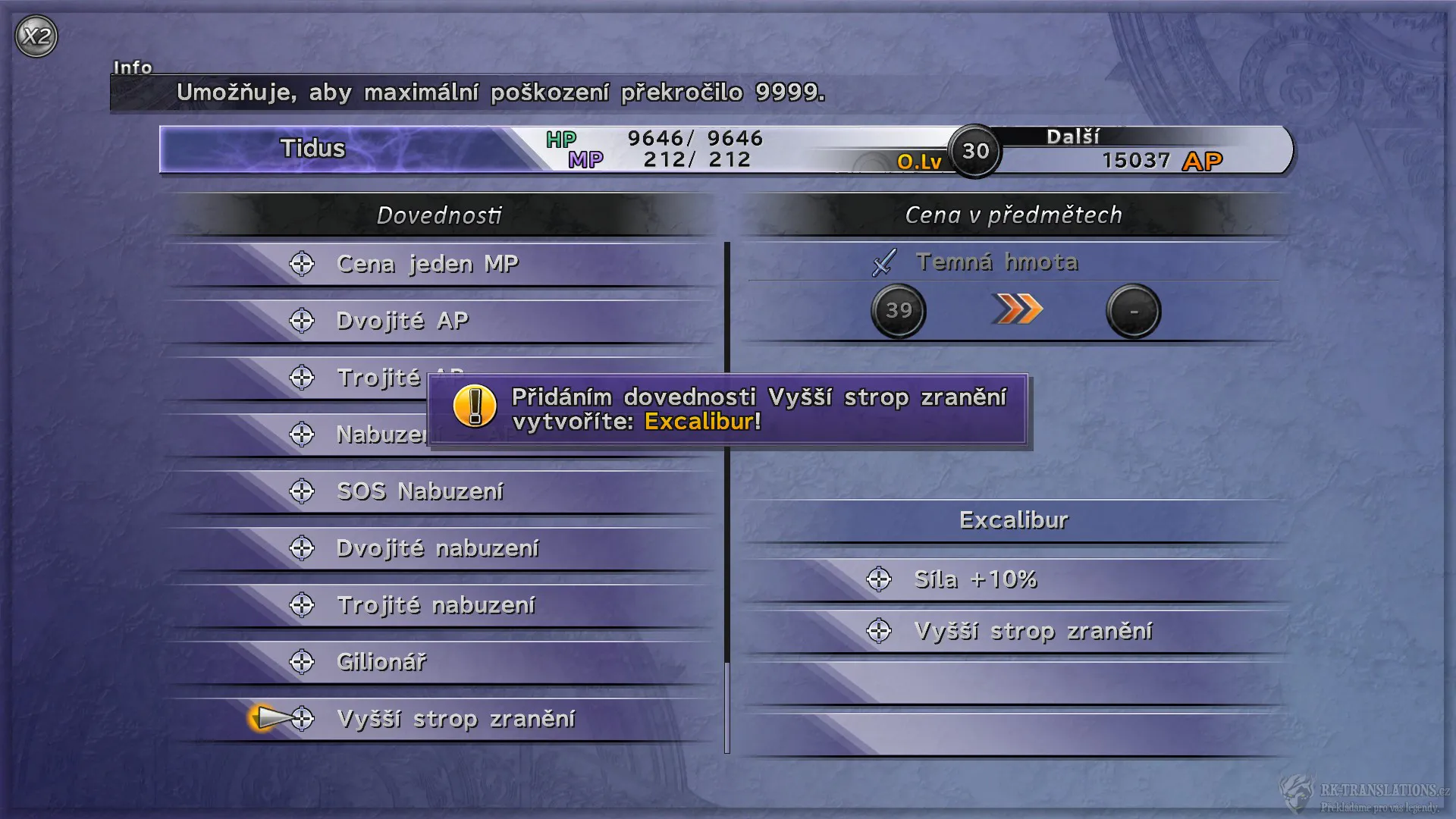Image resolution: width=1456 pixels, height=819 pixels.
Task: Select the crosshair icon beside Dvojité AP
Action: point(303,321)
